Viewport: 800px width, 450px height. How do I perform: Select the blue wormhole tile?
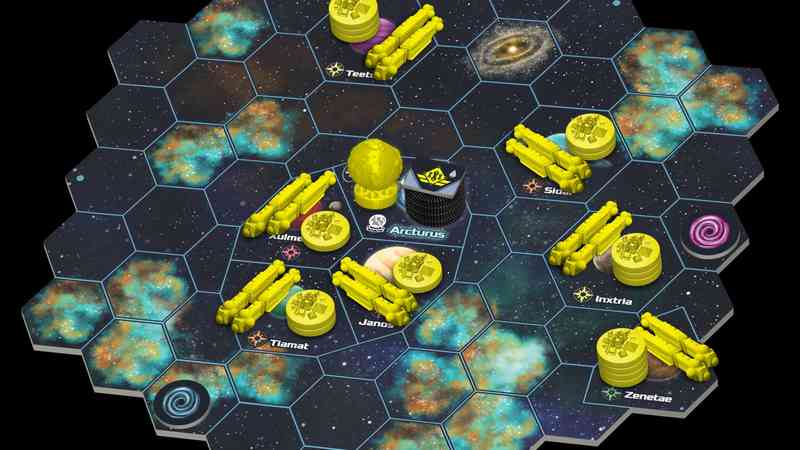click(x=183, y=403)
